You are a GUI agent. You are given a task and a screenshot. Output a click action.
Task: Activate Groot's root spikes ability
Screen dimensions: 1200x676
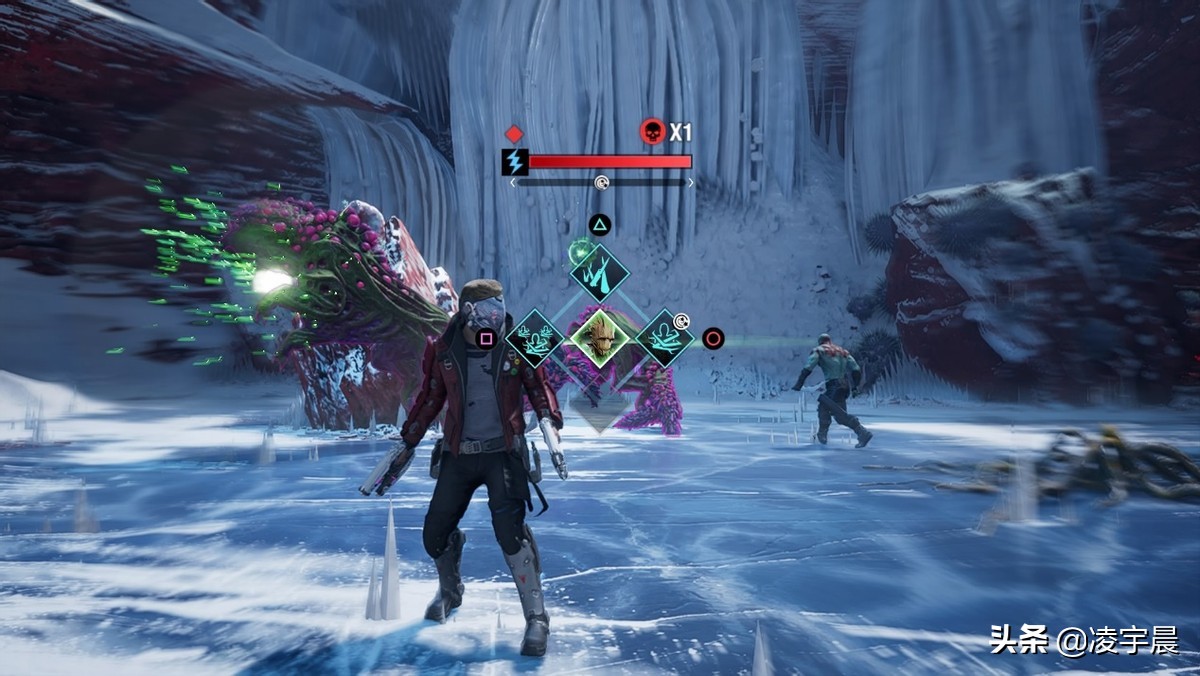599,272
